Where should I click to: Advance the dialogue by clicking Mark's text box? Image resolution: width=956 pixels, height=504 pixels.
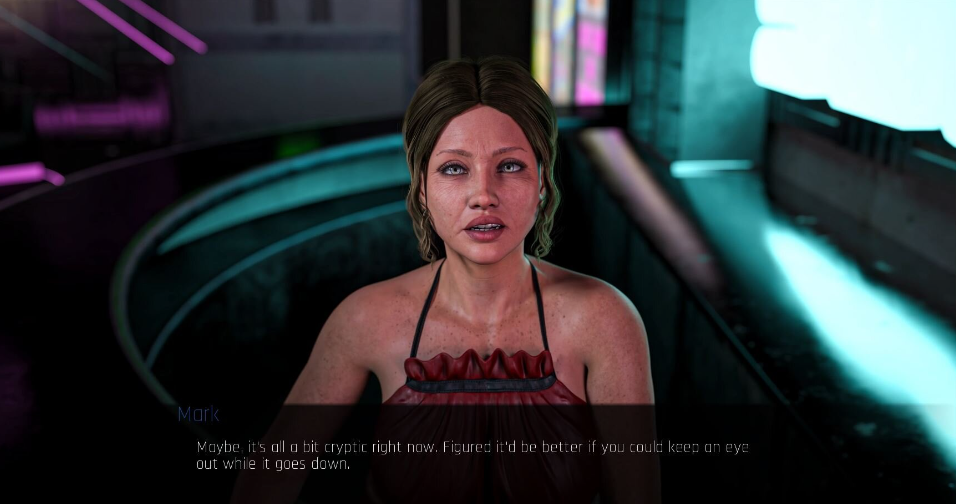click(x=472, y=454)
